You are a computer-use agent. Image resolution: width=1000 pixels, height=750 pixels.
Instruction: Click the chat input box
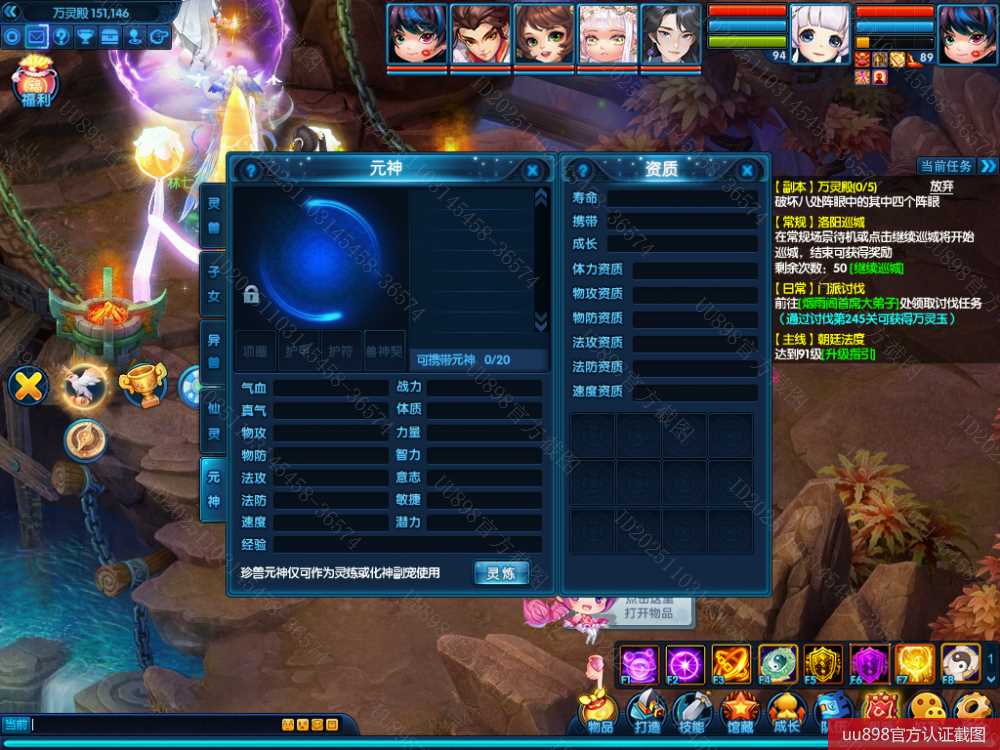point(150,724)
